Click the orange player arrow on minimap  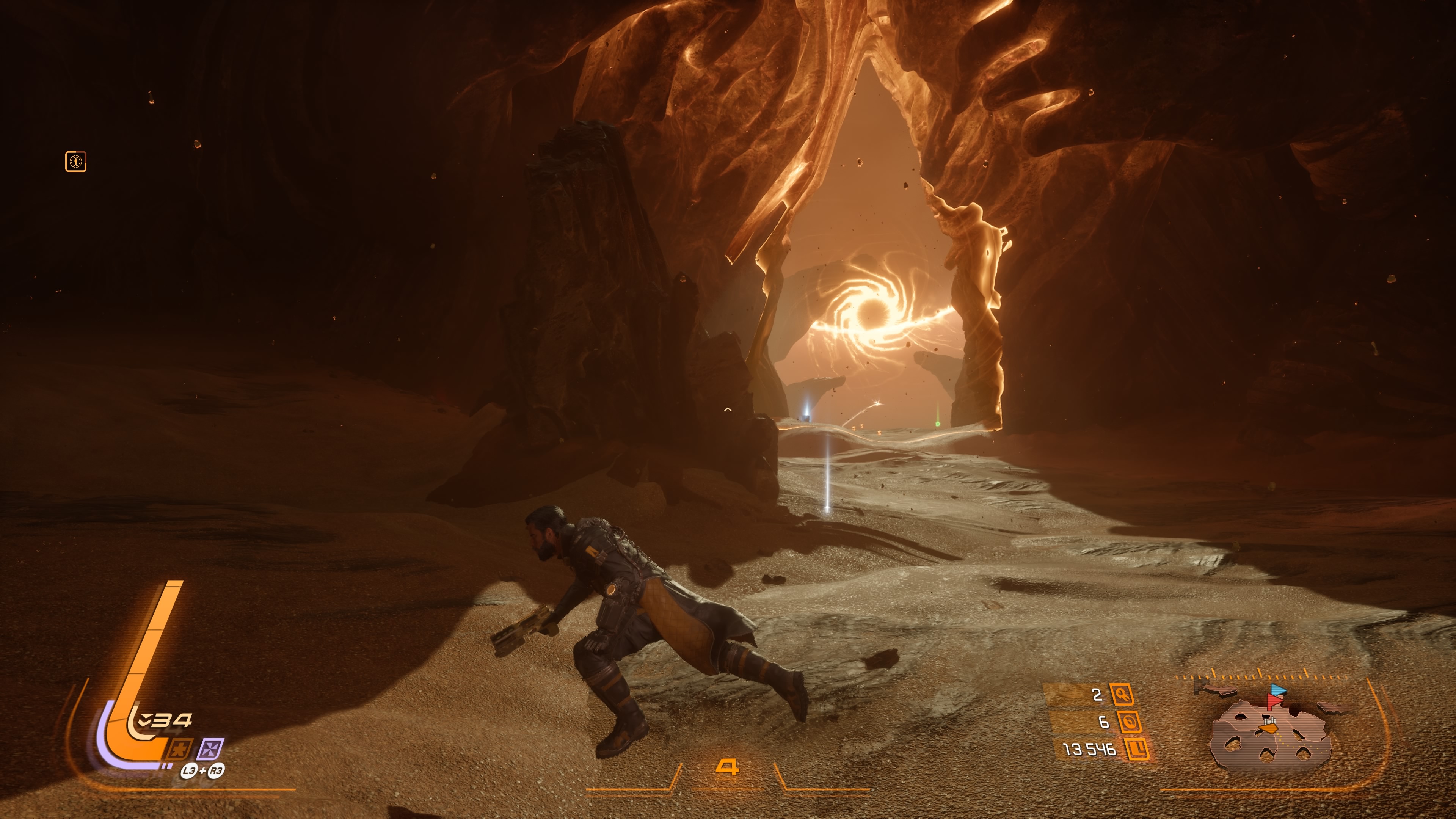click(1269, 729)
